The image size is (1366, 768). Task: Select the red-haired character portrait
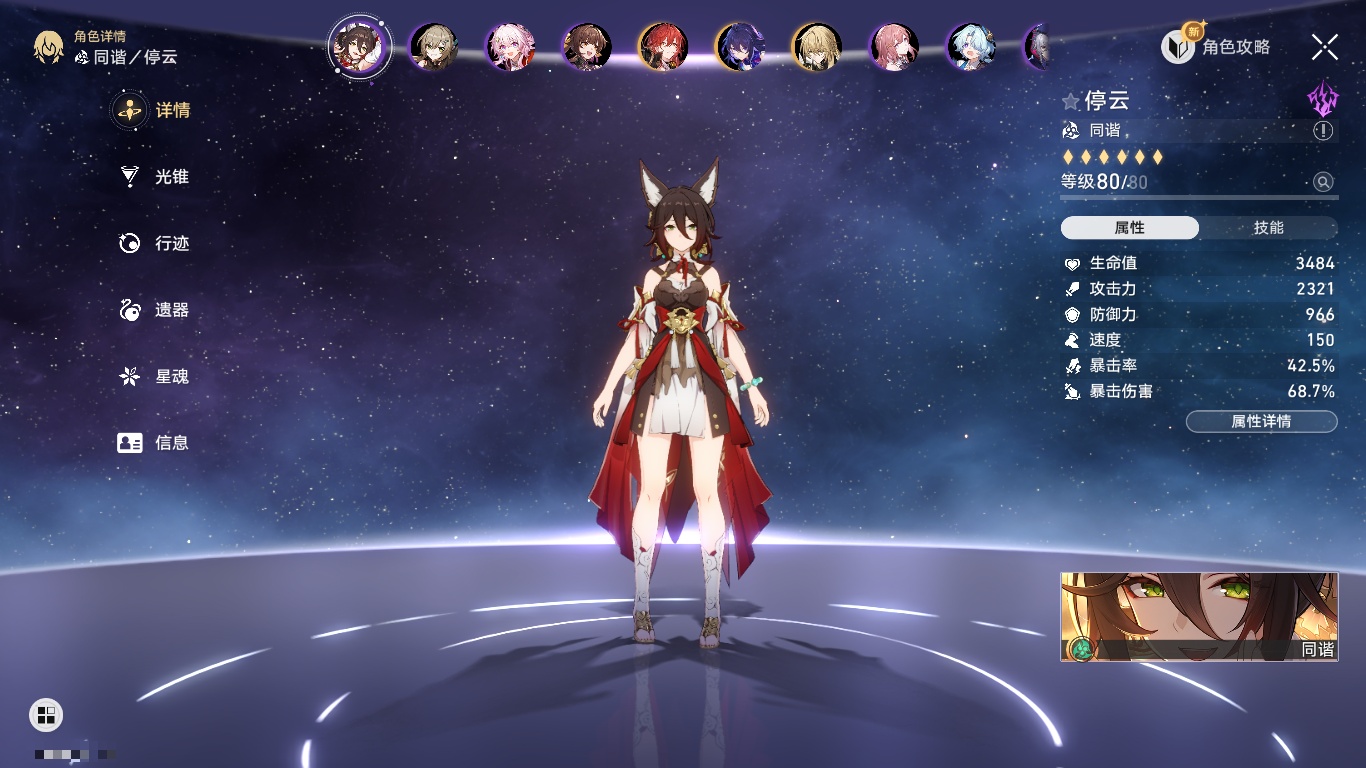click(x=664, y=47)
